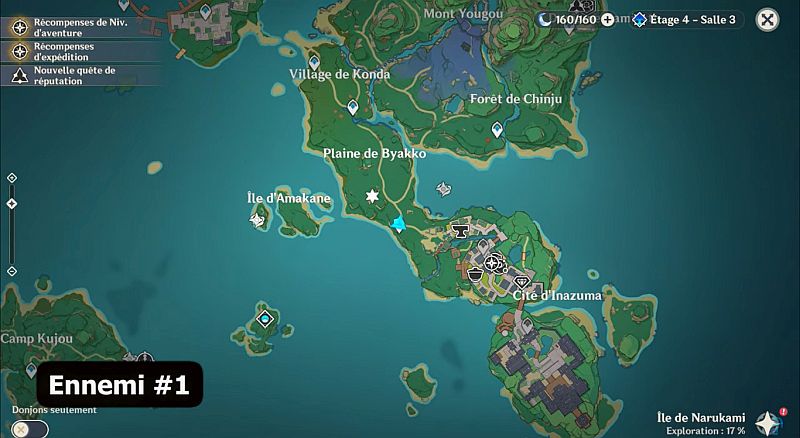Select the blacksmith anvil marker
This screenshot has width=800, height=438.
tap(460, 232)
